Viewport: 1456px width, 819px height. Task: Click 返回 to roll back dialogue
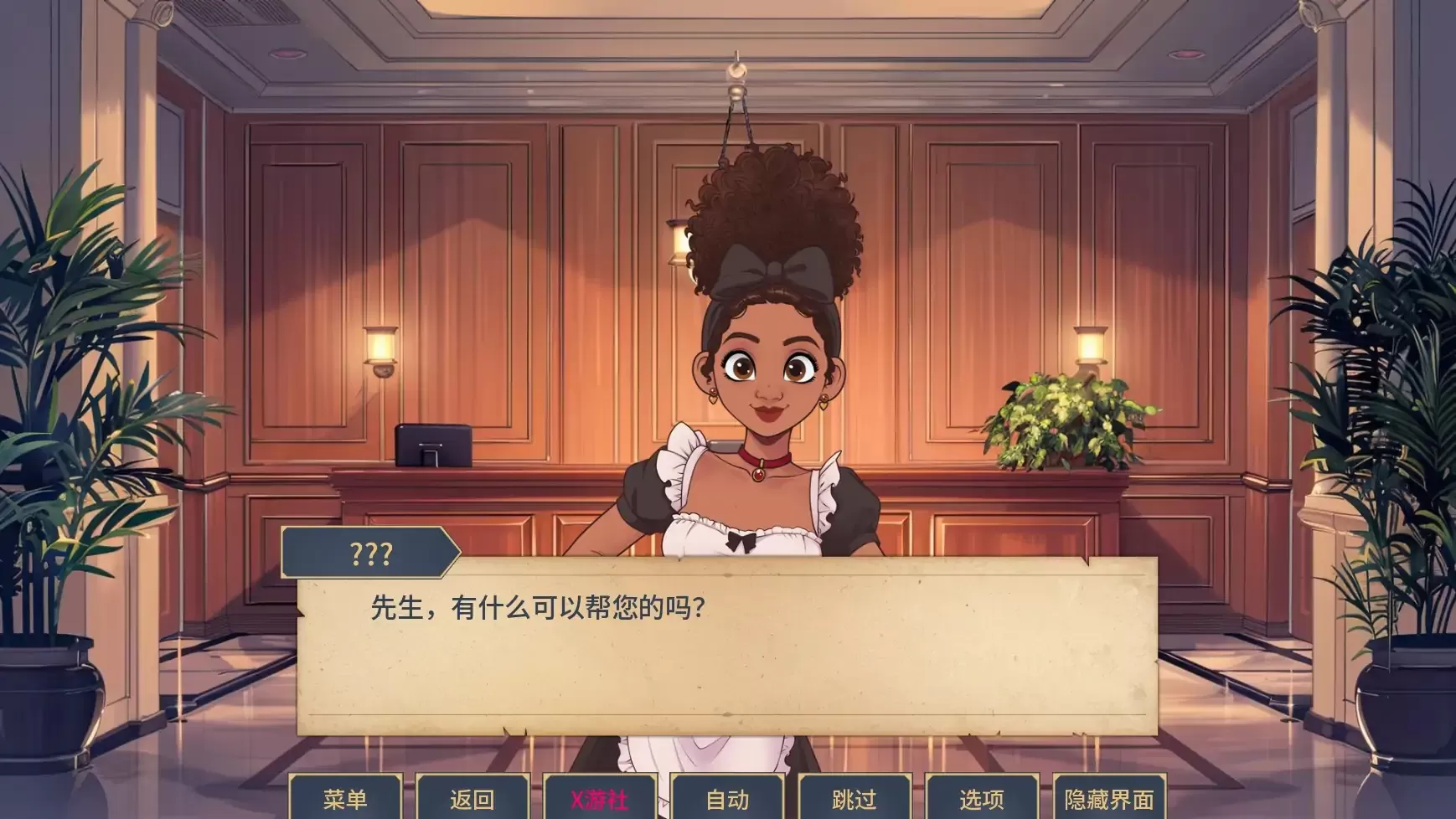click(x=473, y=800)
